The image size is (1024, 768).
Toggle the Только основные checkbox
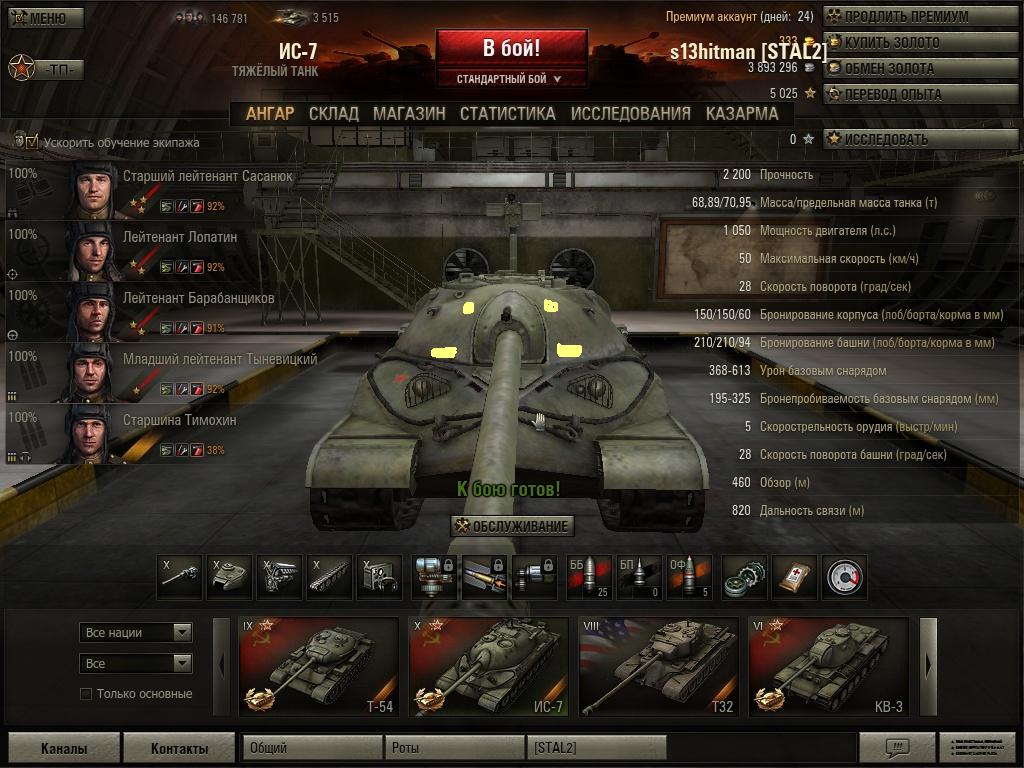click(86, 694)
